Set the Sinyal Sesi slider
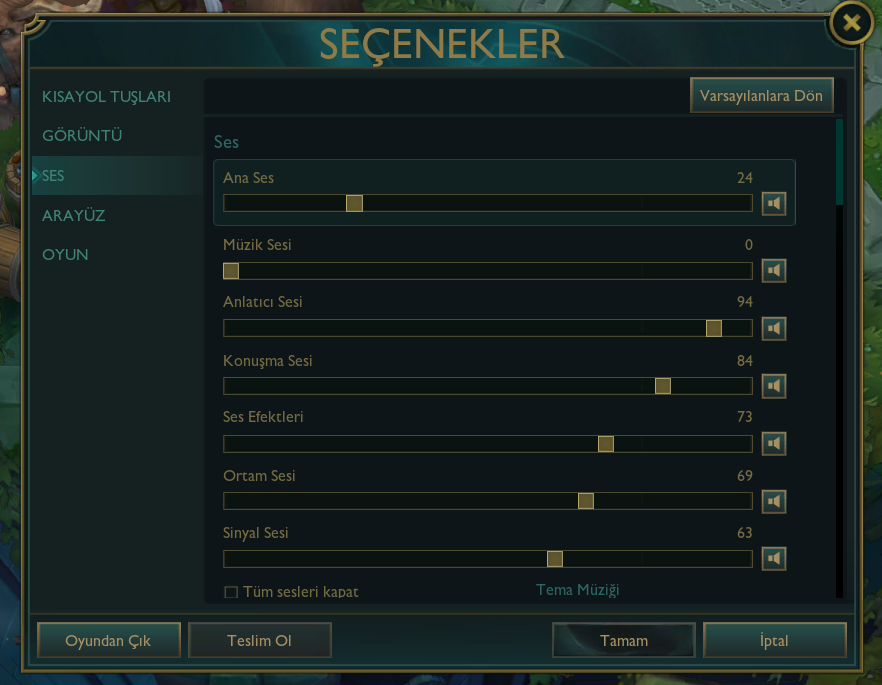 click(x=555, y=559)
